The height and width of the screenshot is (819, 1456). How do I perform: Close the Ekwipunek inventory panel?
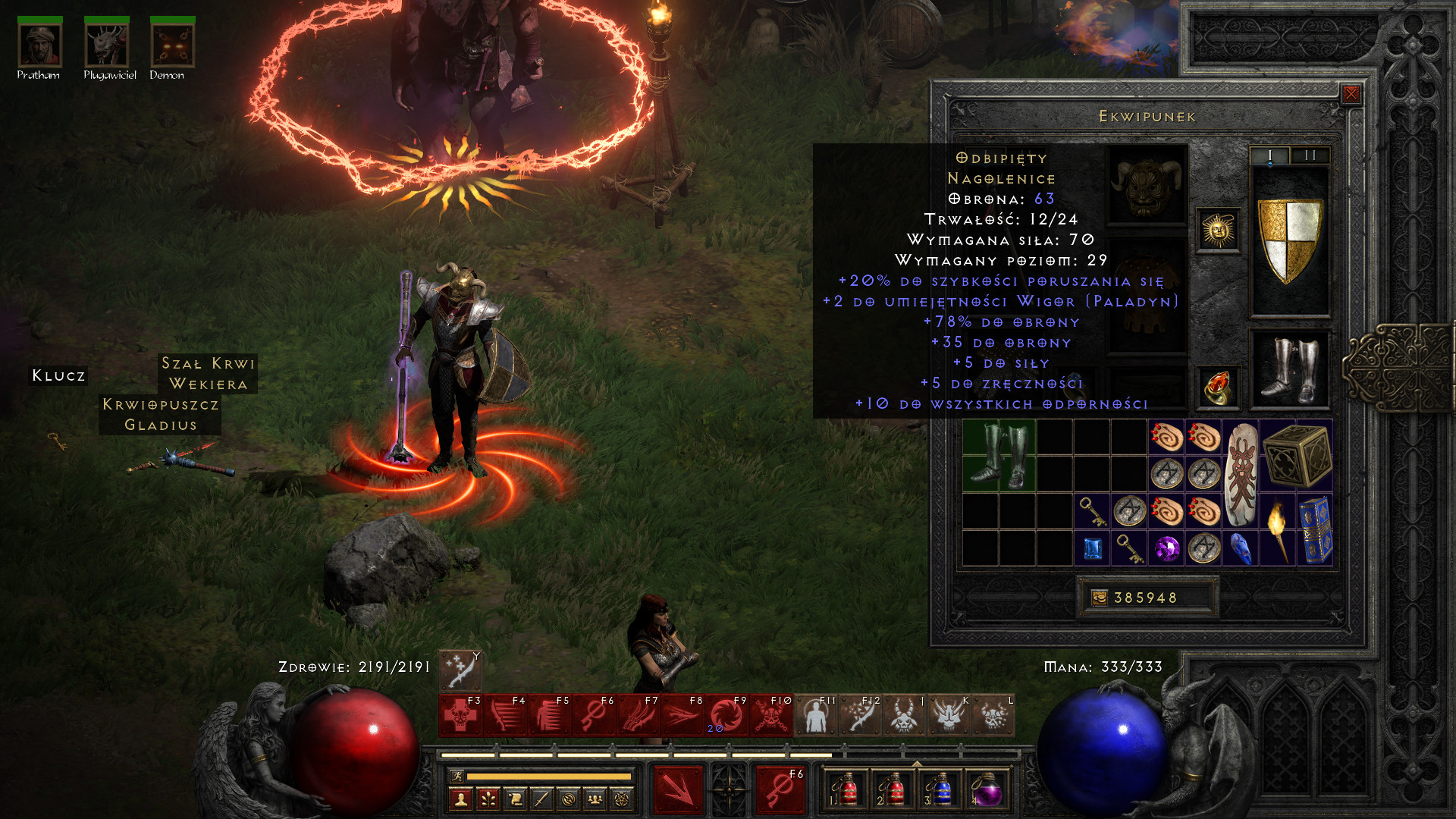coord(1351,94)
